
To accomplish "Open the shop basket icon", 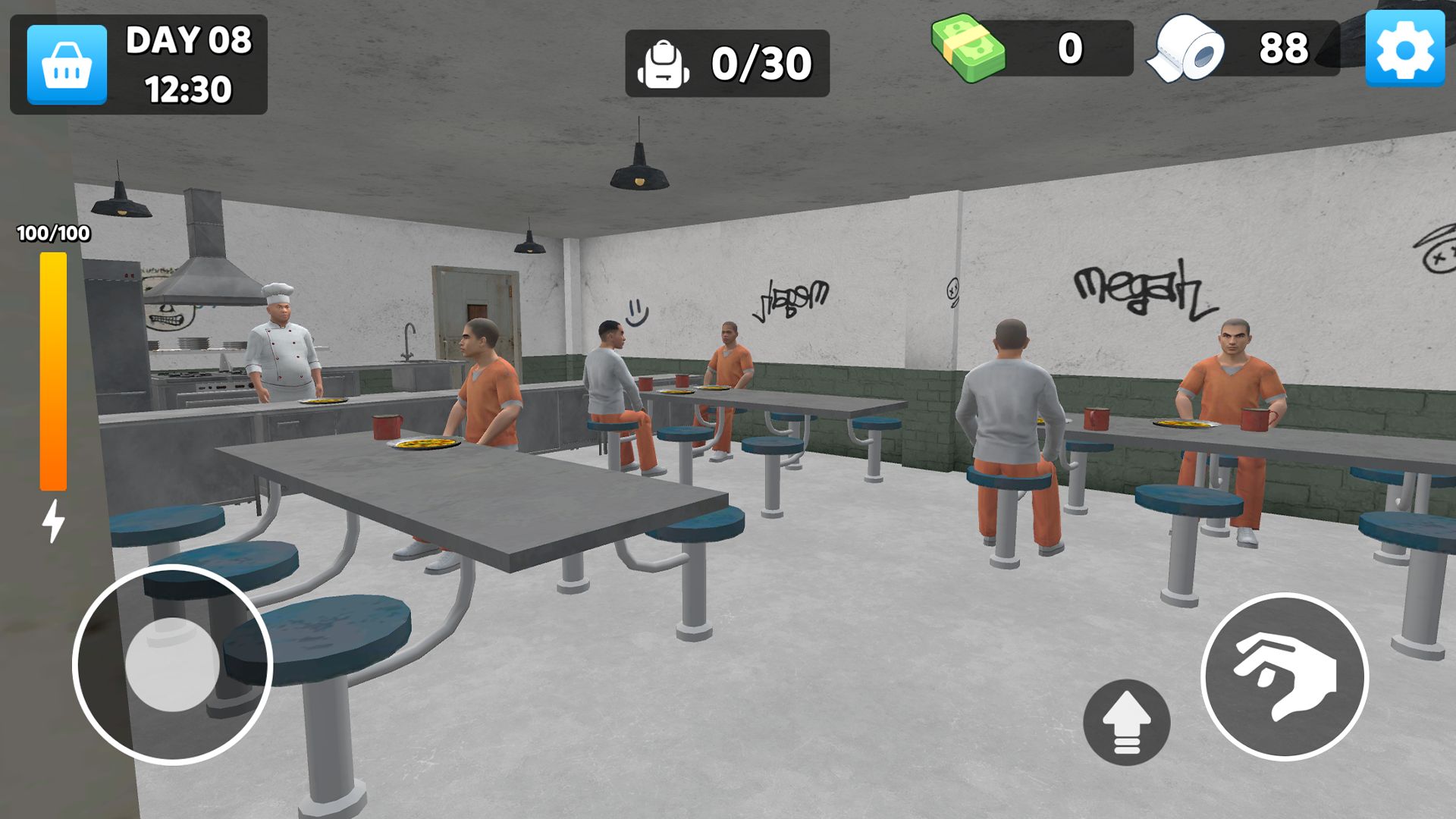I will [x=65, y=64].
